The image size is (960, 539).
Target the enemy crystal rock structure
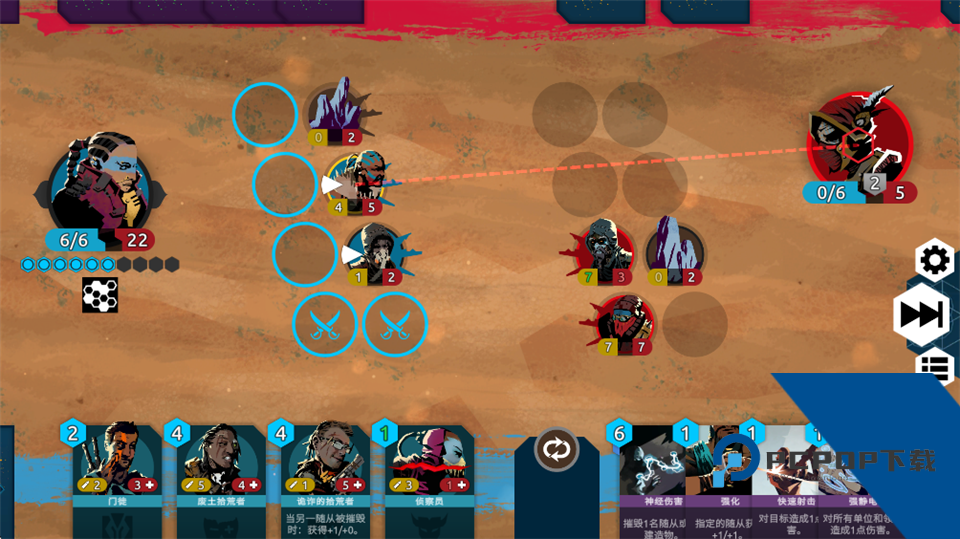672,248
